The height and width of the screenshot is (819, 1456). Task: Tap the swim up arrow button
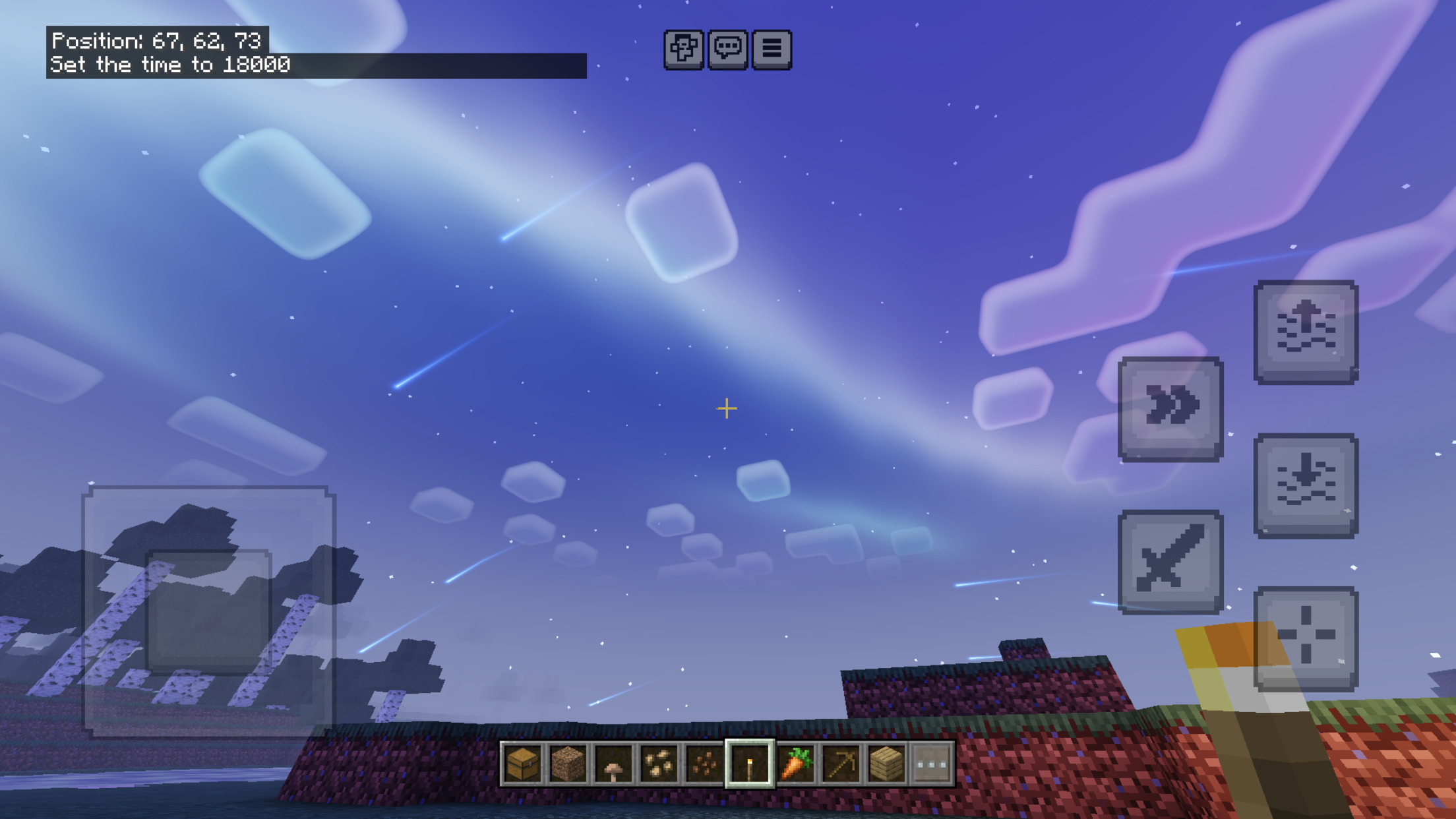point(1306,331)
